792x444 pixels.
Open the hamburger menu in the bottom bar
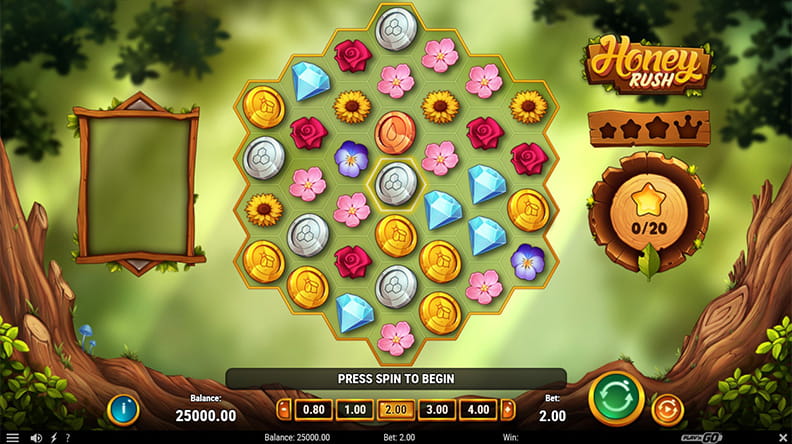[x=11, y=437]
